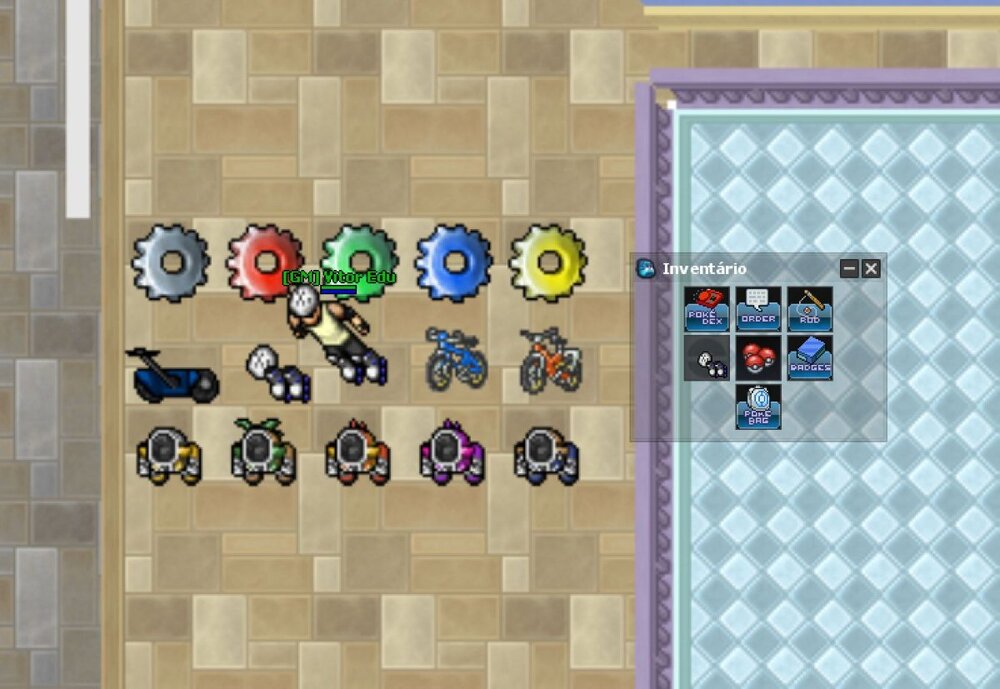Minimize the Inventário window
The width and height of the screenshot is (1000, 689).
click(x=849, y=268)
